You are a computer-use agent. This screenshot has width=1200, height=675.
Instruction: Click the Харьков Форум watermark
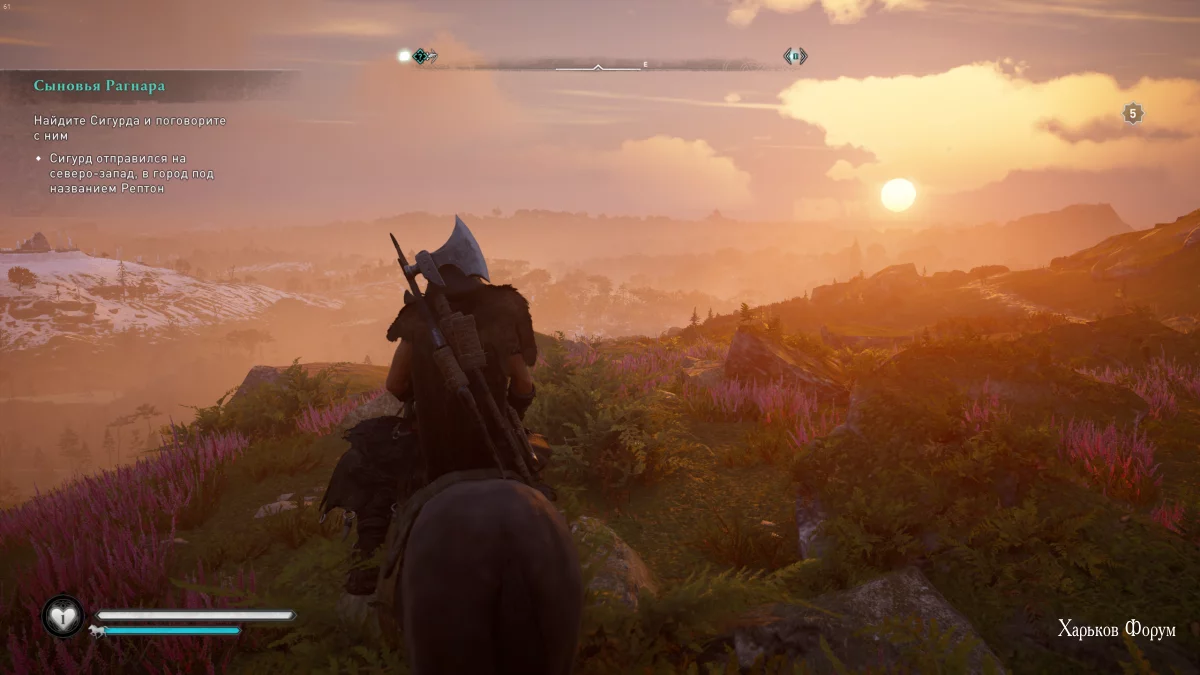point(1116,629)
